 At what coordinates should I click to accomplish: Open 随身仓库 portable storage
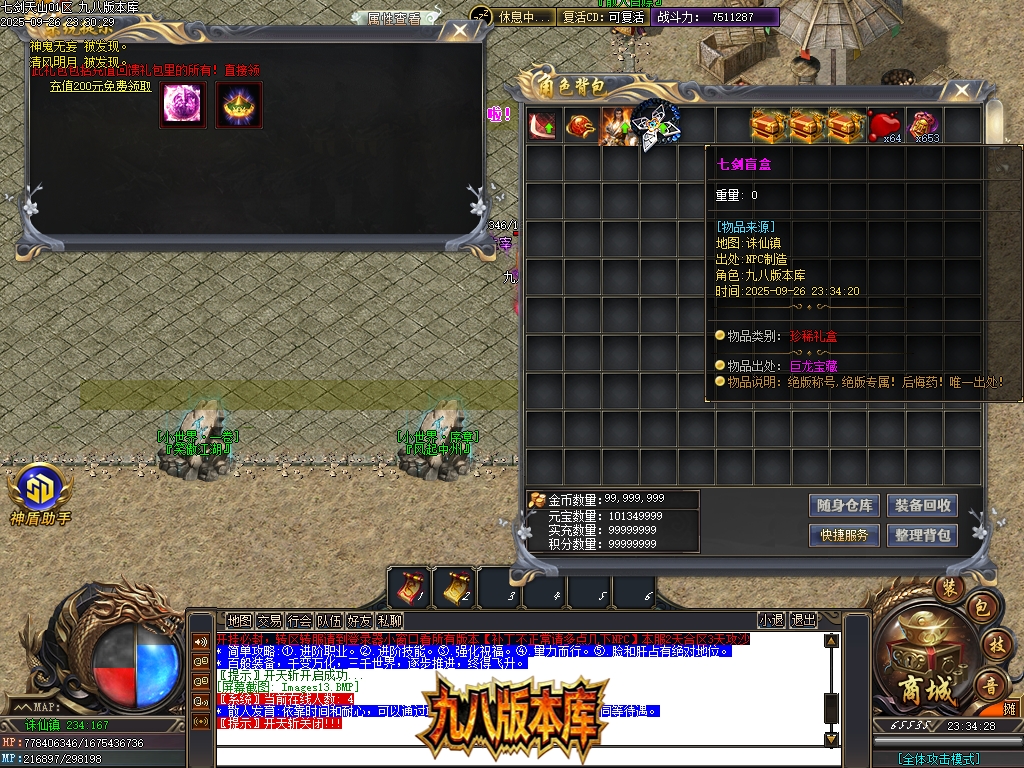coord(844,505)
